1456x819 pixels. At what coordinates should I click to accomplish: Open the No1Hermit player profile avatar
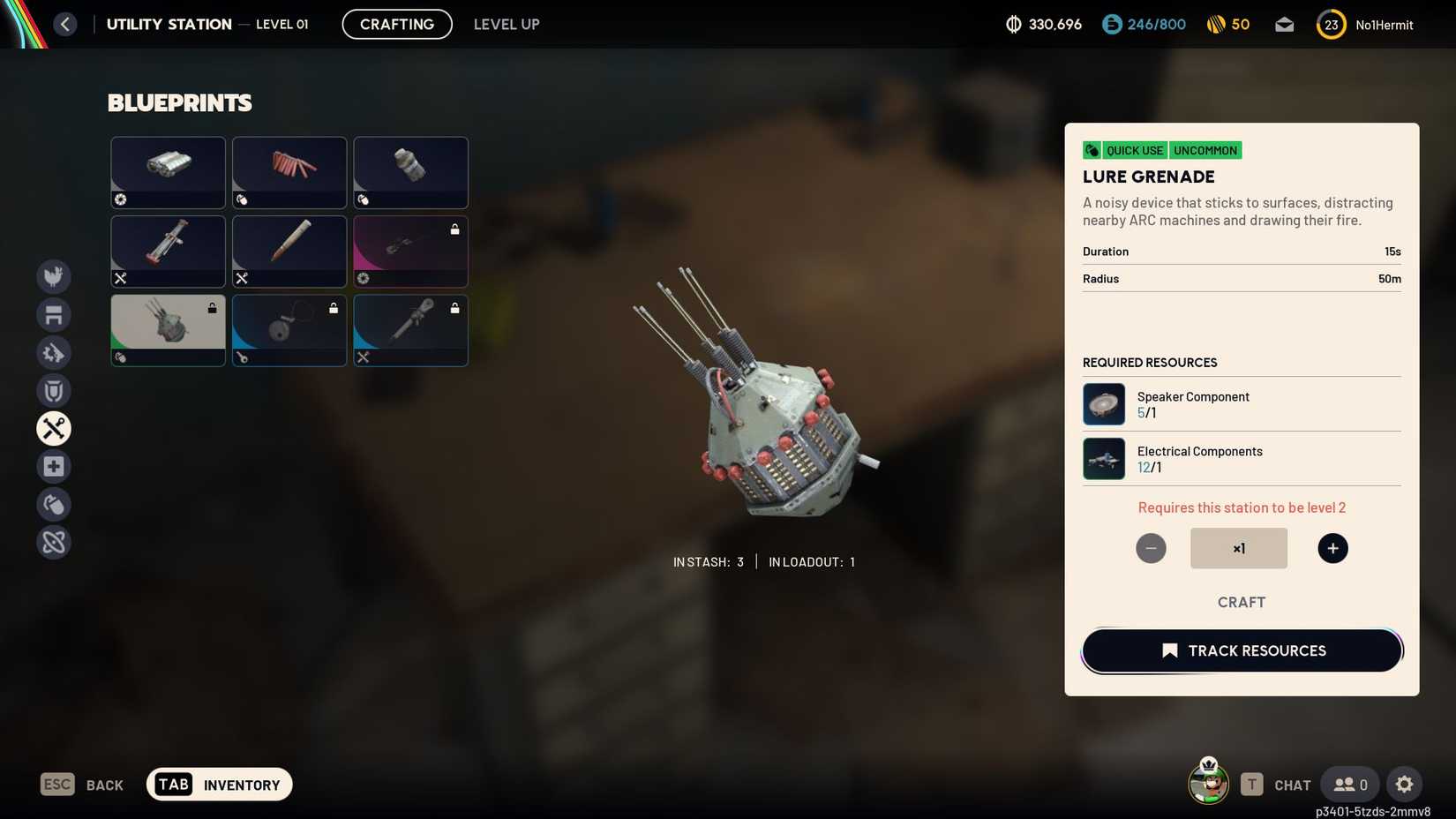1332,24
